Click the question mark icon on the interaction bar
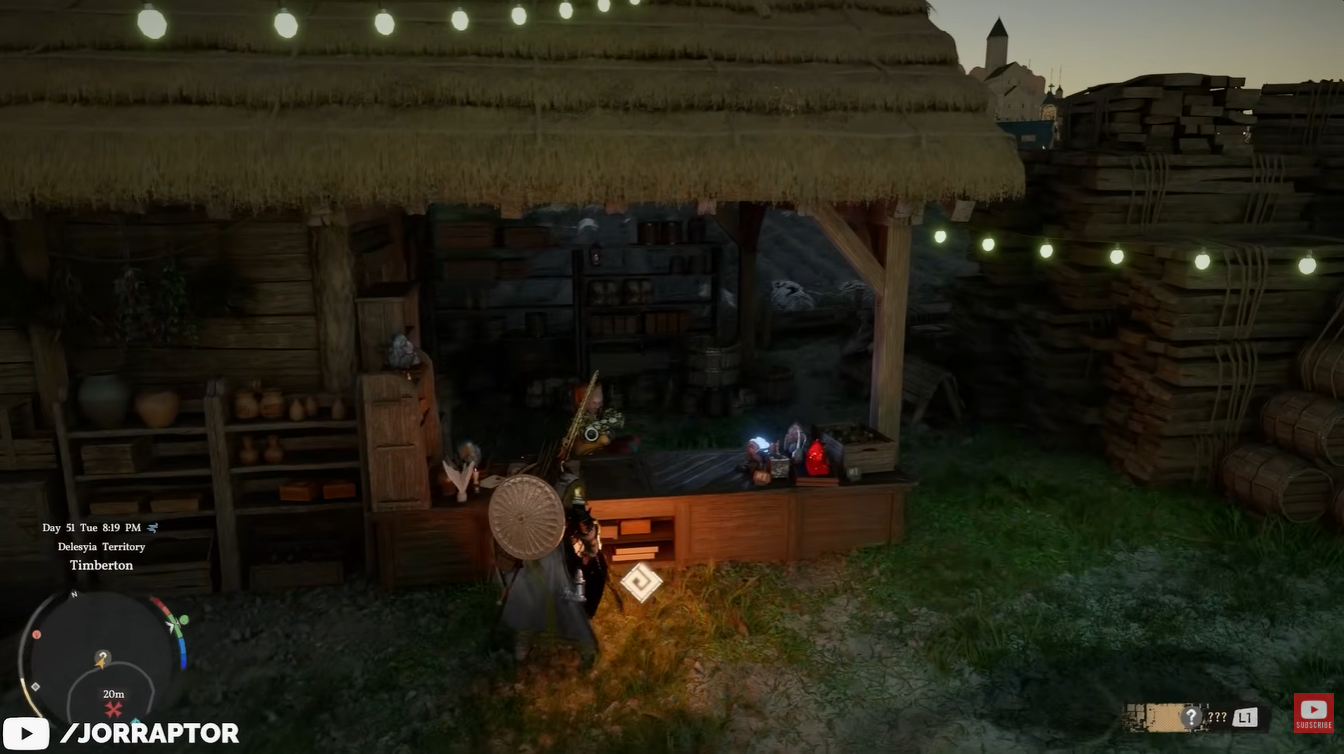1344x754 pixels. point(1191,717)
